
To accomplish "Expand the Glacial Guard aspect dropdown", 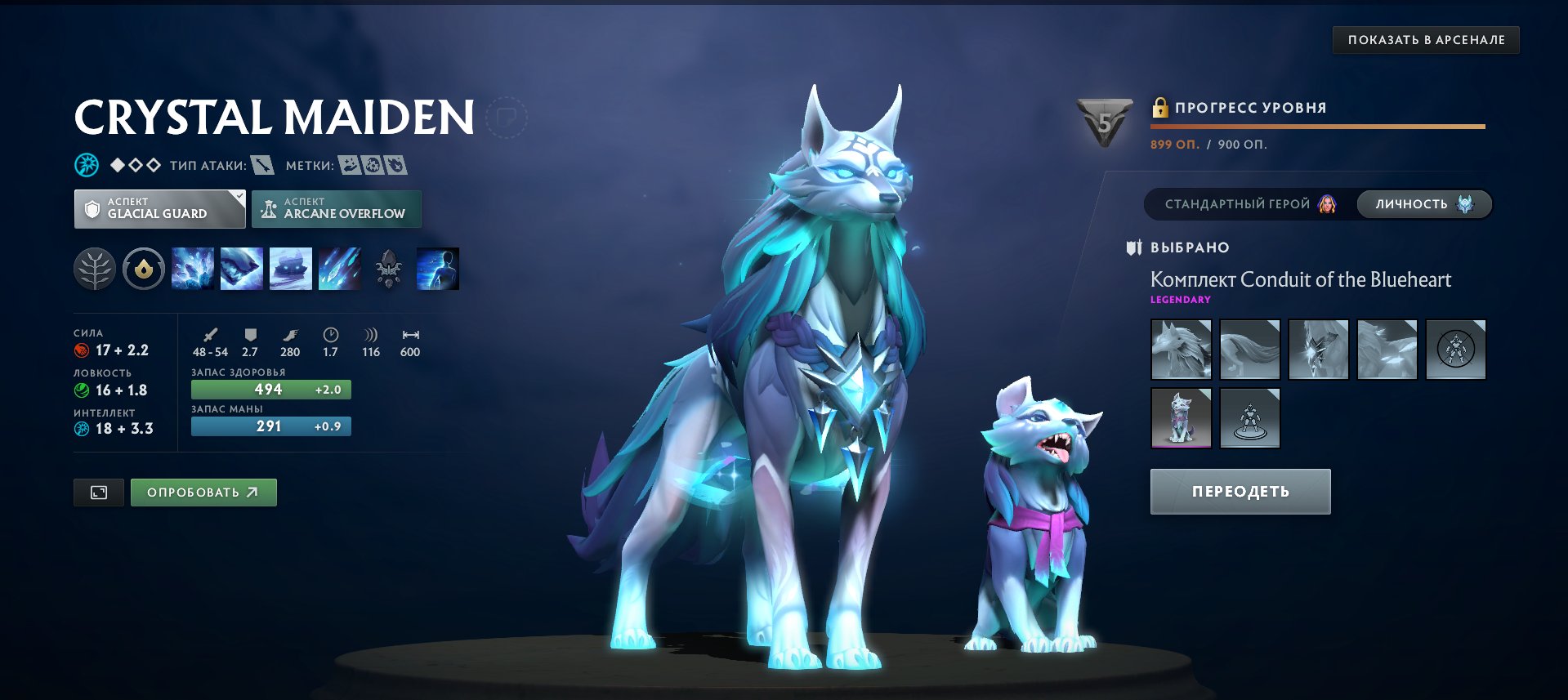I will (x=237, y=197).
